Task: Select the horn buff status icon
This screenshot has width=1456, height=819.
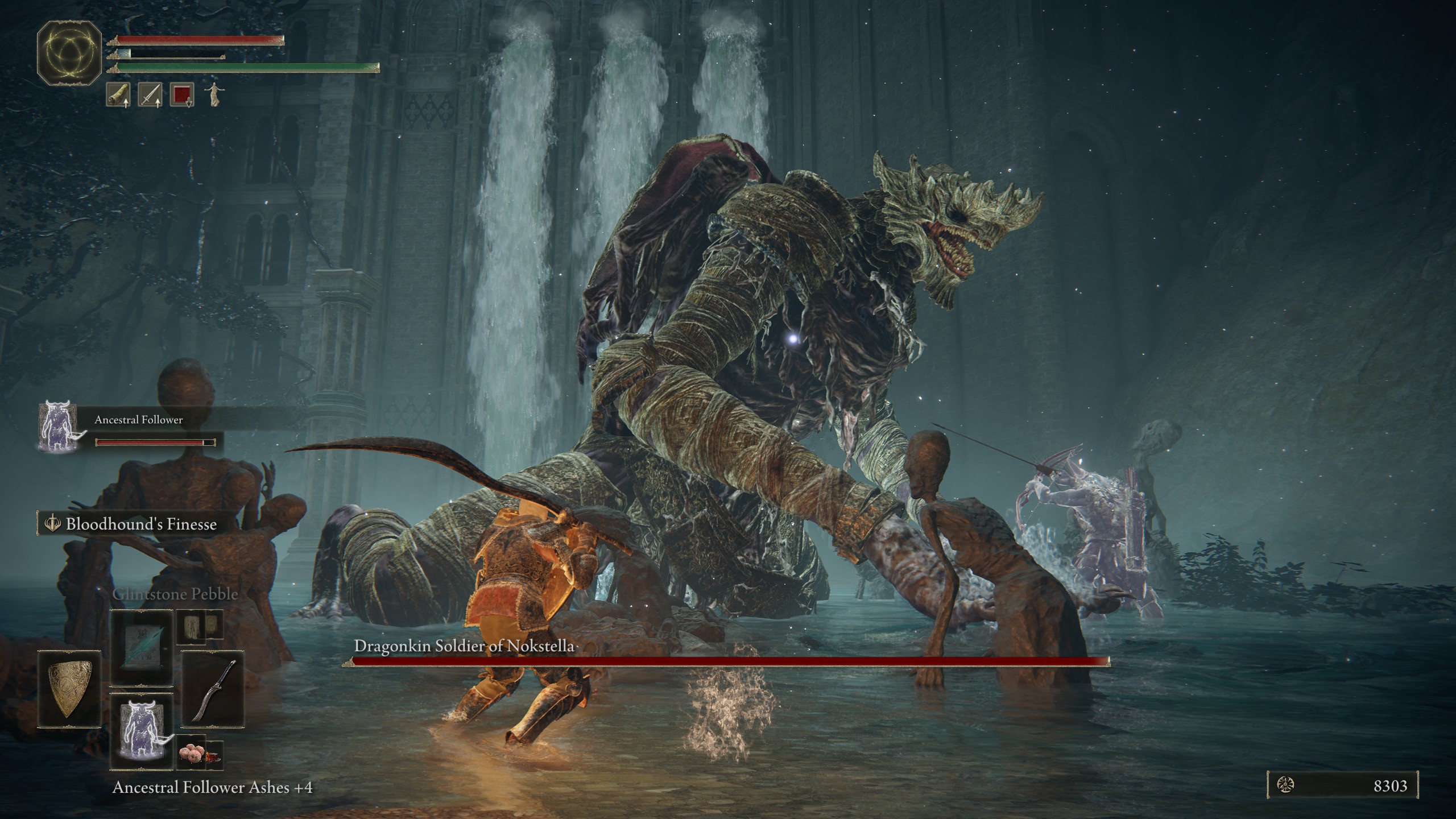Action: [118, 94]
